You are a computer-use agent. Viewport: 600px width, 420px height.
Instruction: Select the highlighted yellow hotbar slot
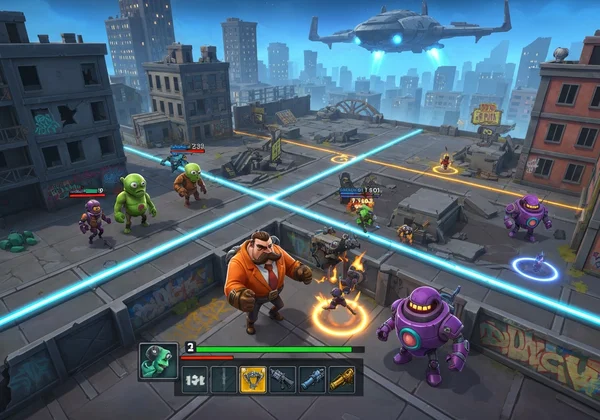click(x=253, y=380)
